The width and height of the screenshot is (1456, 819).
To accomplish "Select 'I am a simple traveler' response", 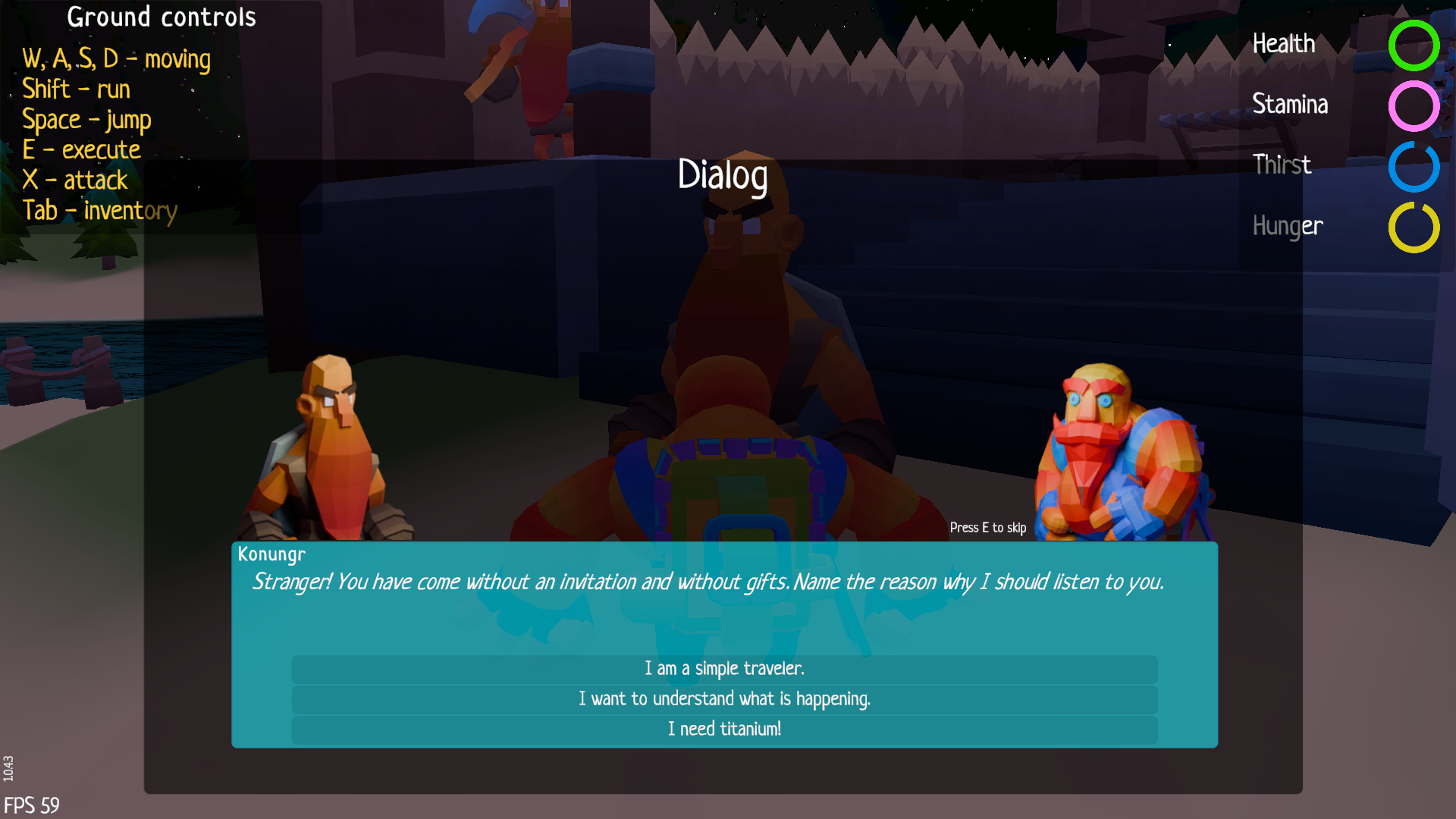I will 723,669.
